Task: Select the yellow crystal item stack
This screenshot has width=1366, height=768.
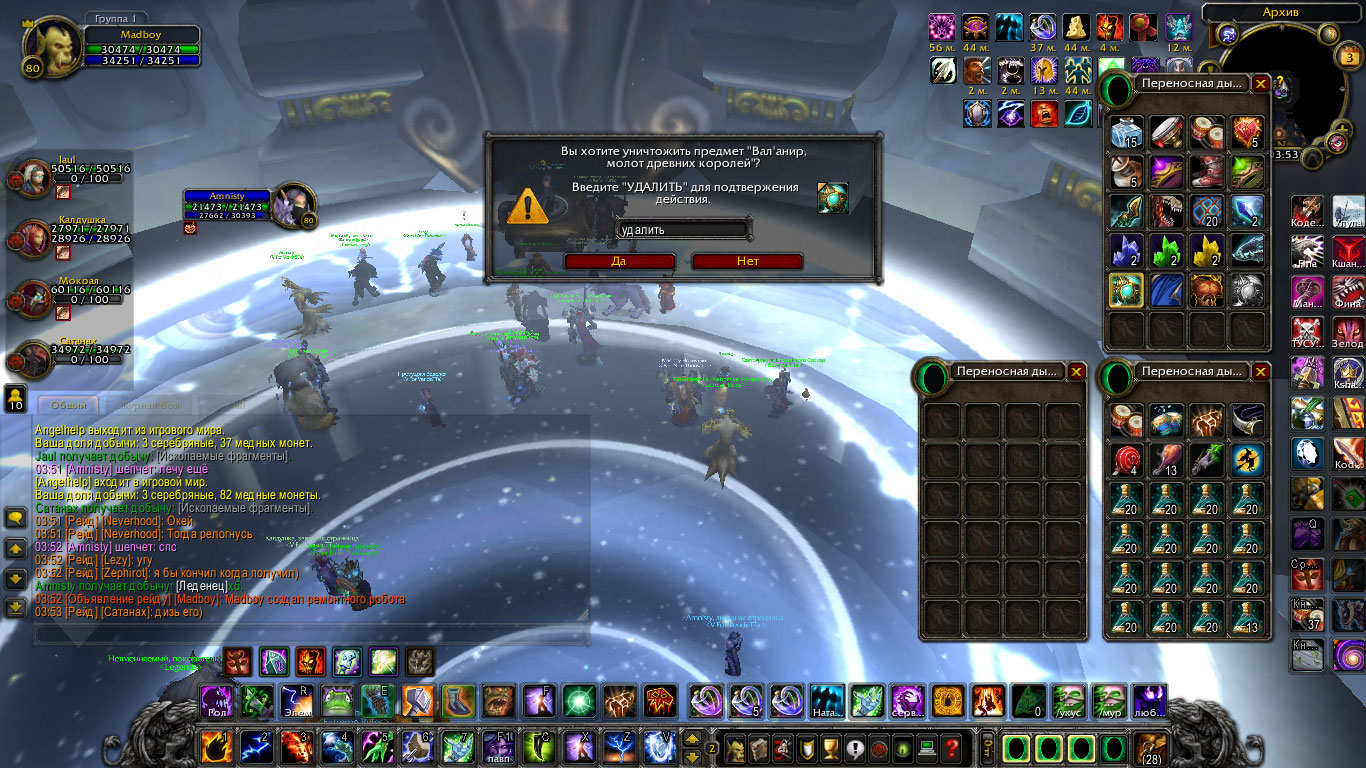Action: tap(1207, 250)
